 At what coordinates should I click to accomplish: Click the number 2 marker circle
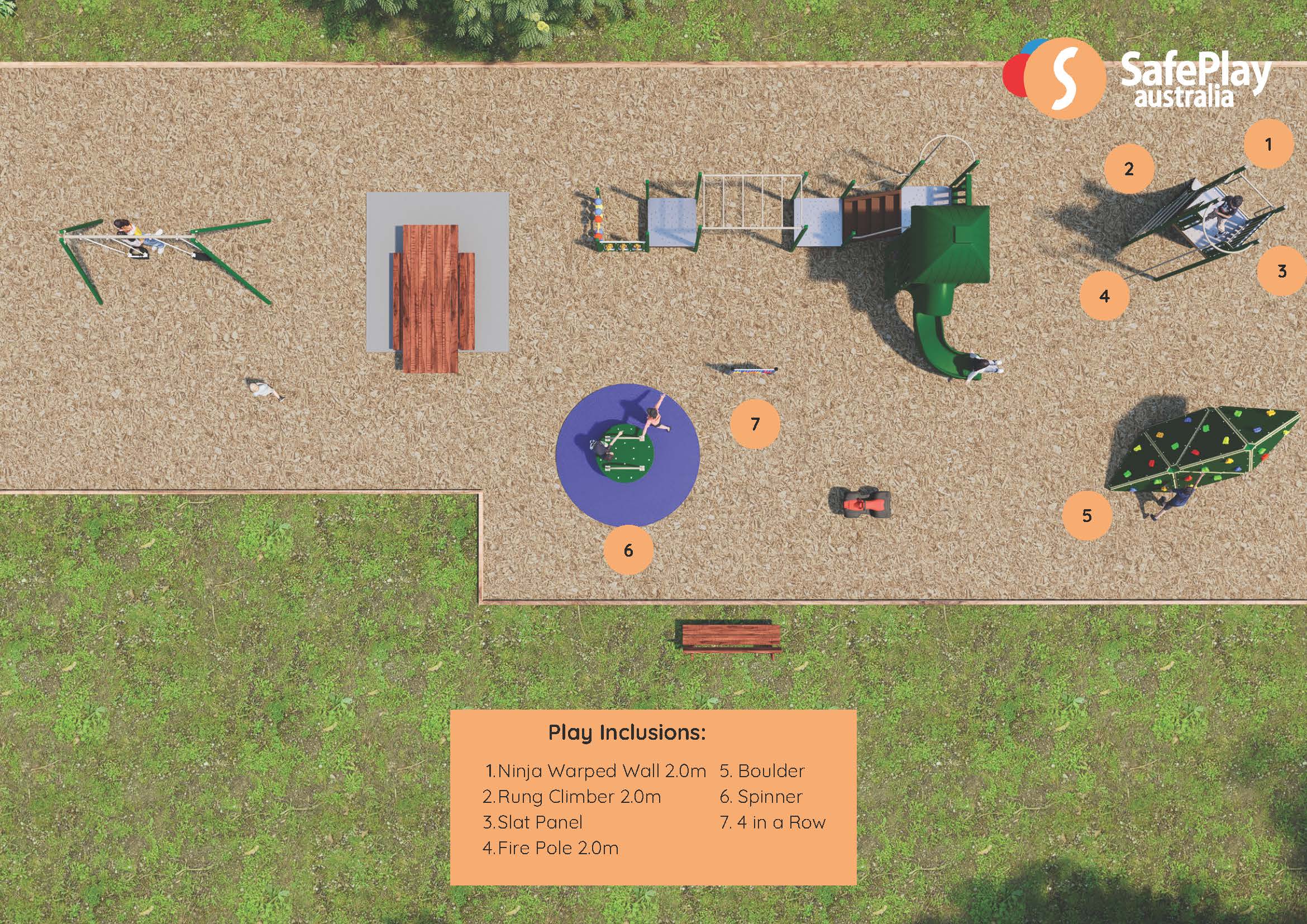tap(1129, 169)
